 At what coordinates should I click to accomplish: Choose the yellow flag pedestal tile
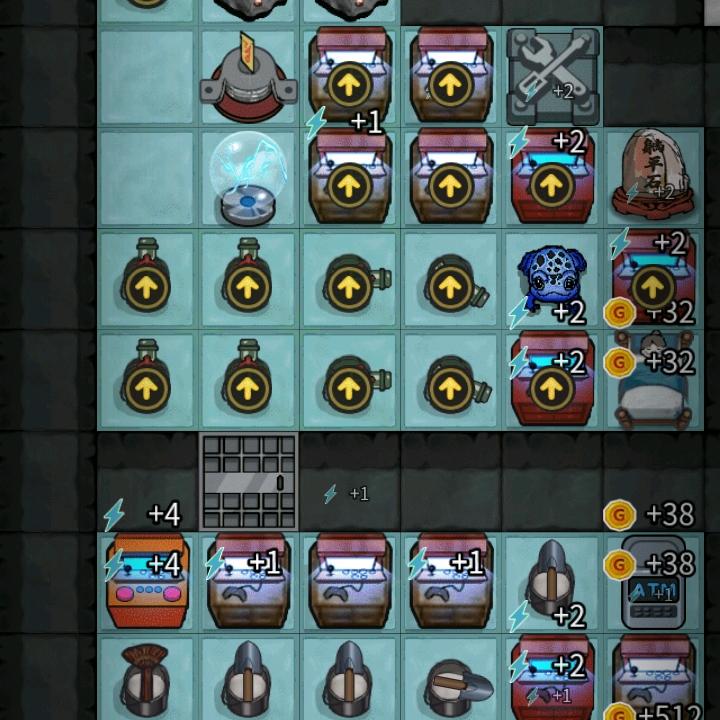(x=247, y=75)
